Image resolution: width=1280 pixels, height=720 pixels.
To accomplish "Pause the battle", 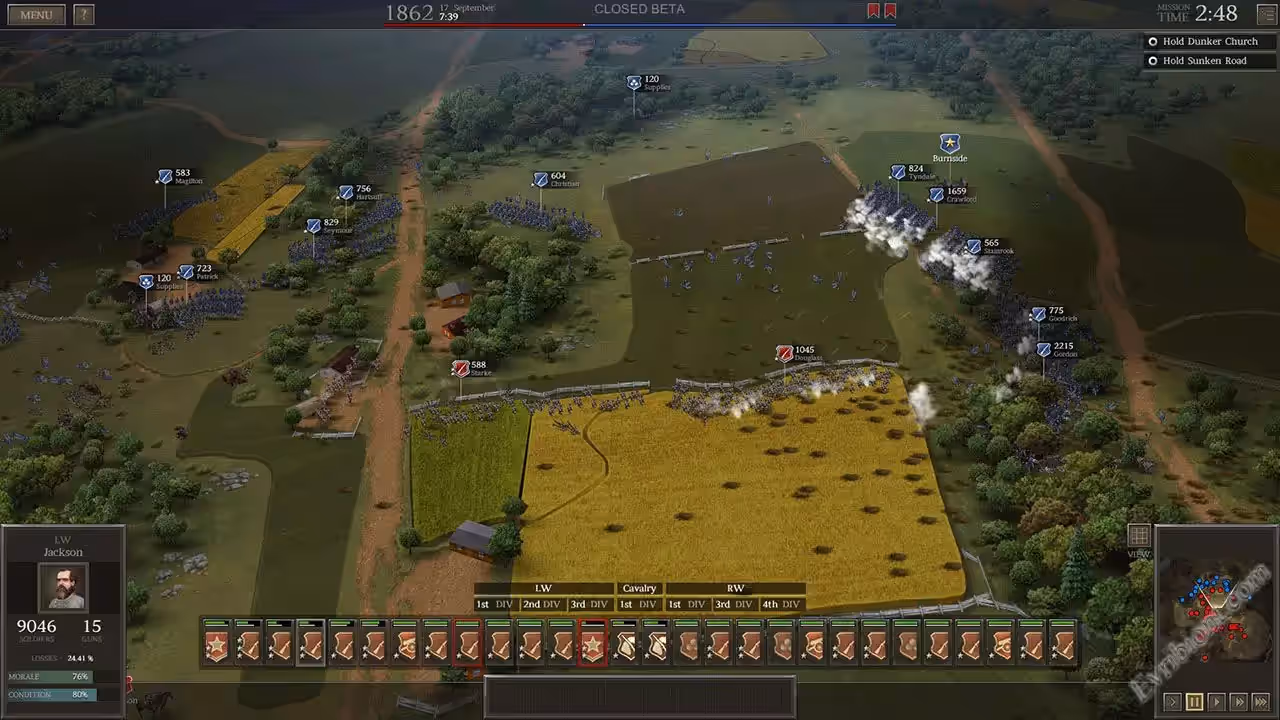I will pyautogui.click(x=1195, y=702).
